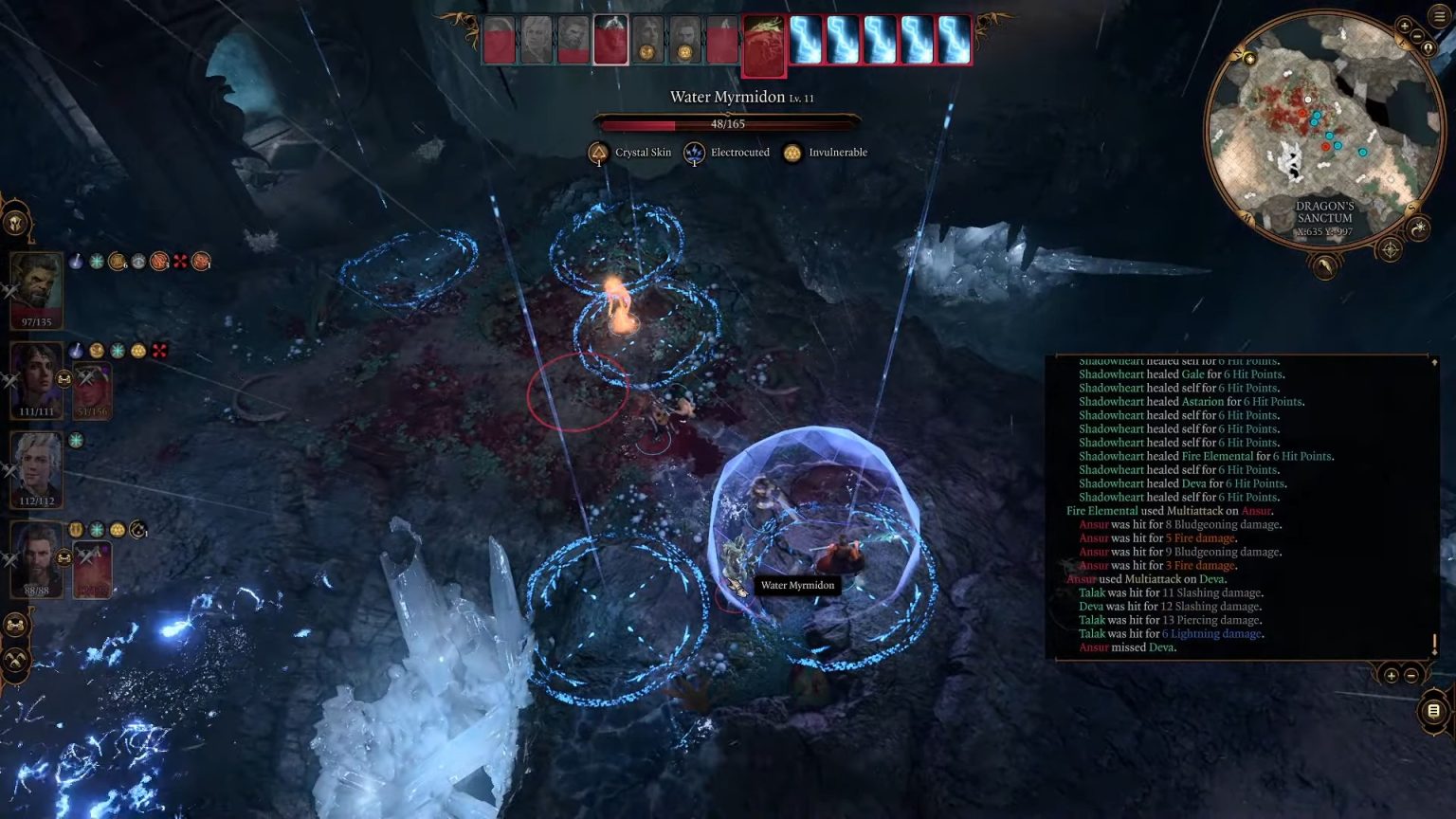
Task: Click the compass rose button beside minimap
Action: (1390, 250)
